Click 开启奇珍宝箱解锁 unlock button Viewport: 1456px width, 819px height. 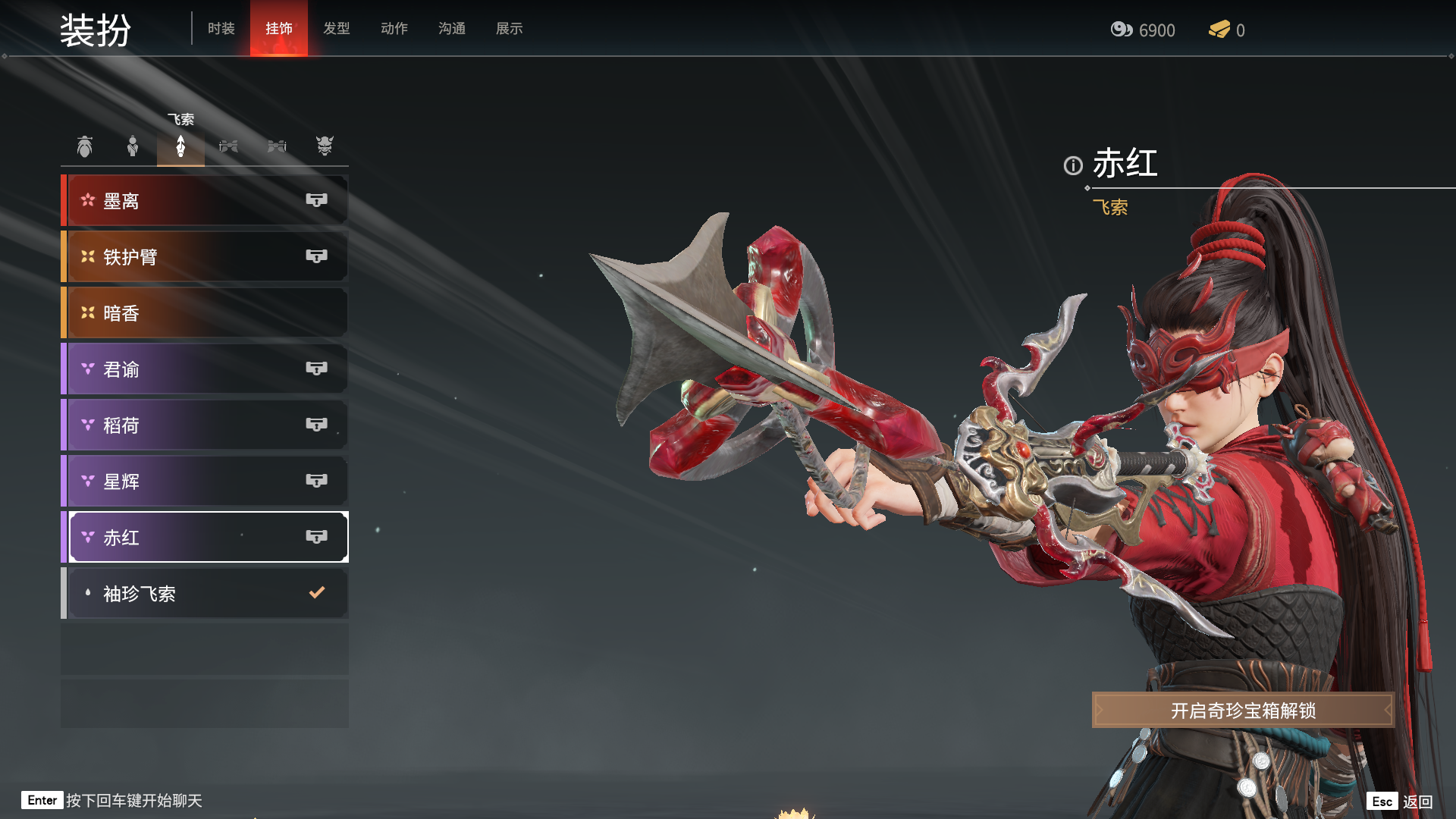(1243, 711)
